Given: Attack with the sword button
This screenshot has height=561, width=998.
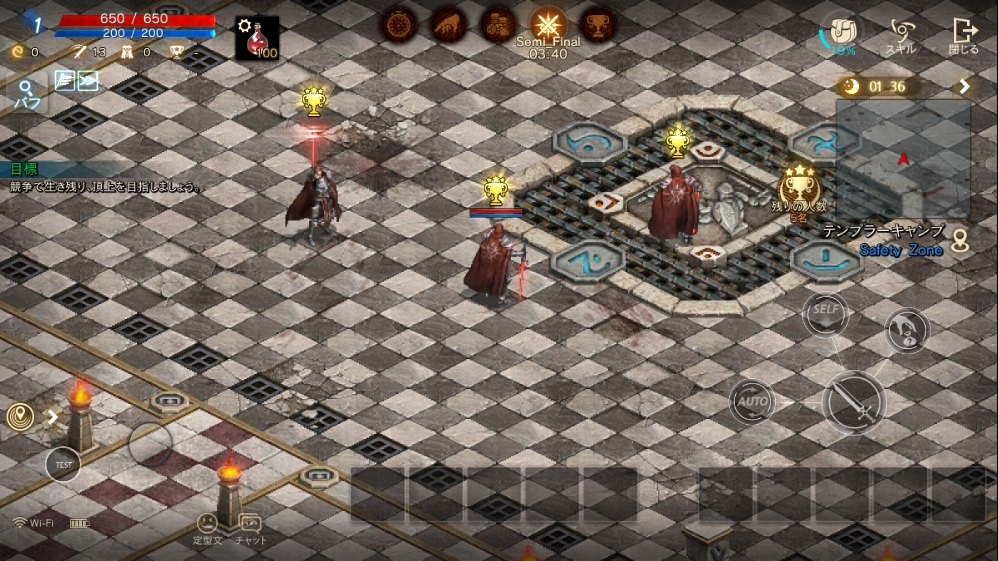Looking at the screenshot, I should [854, 402].
